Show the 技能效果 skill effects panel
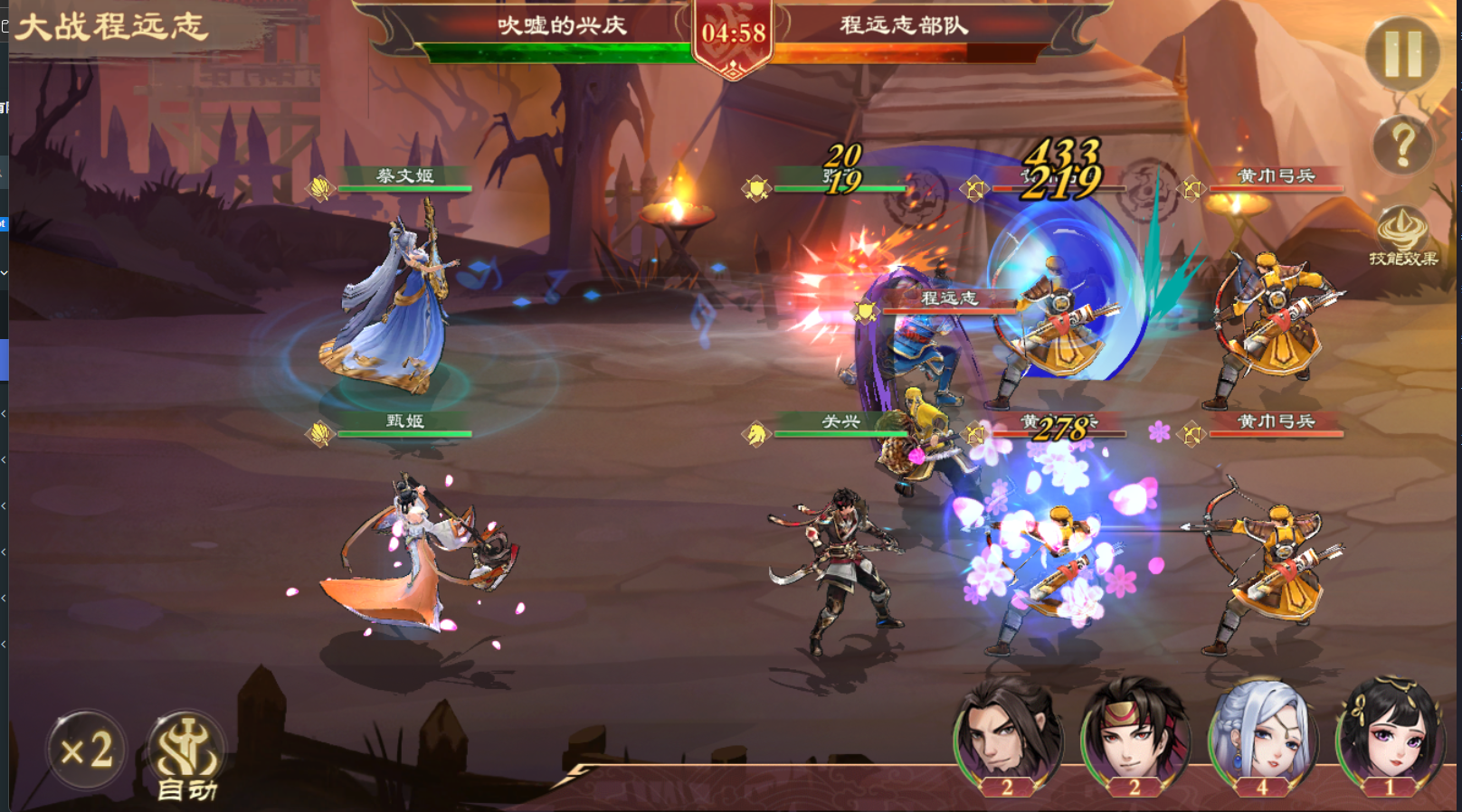The width and height of the screenshot is (1462, 812). click(1402, 237)
